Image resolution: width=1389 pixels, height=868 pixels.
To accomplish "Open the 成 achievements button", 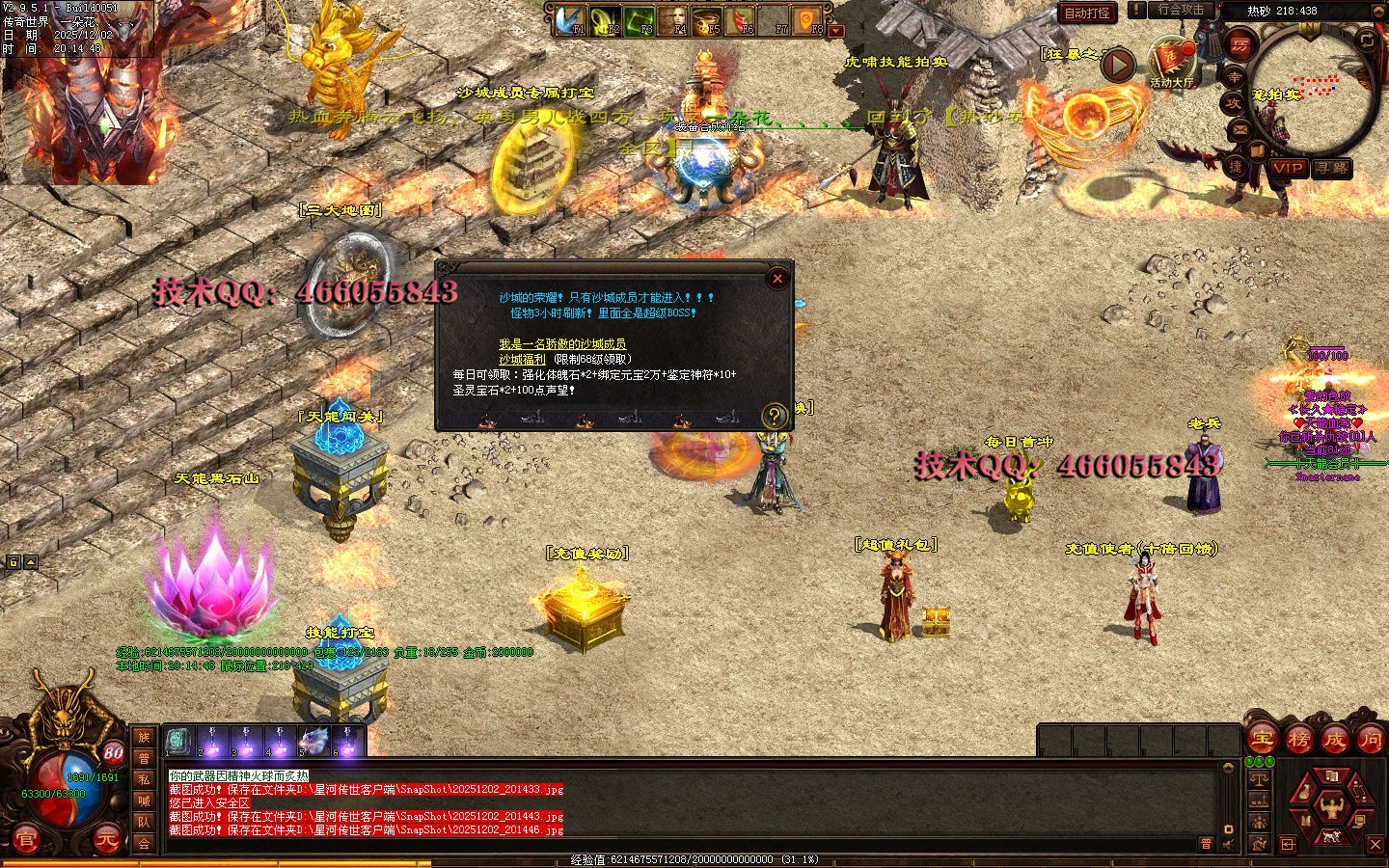I will pyautogui.click(x=1335, y=740).
